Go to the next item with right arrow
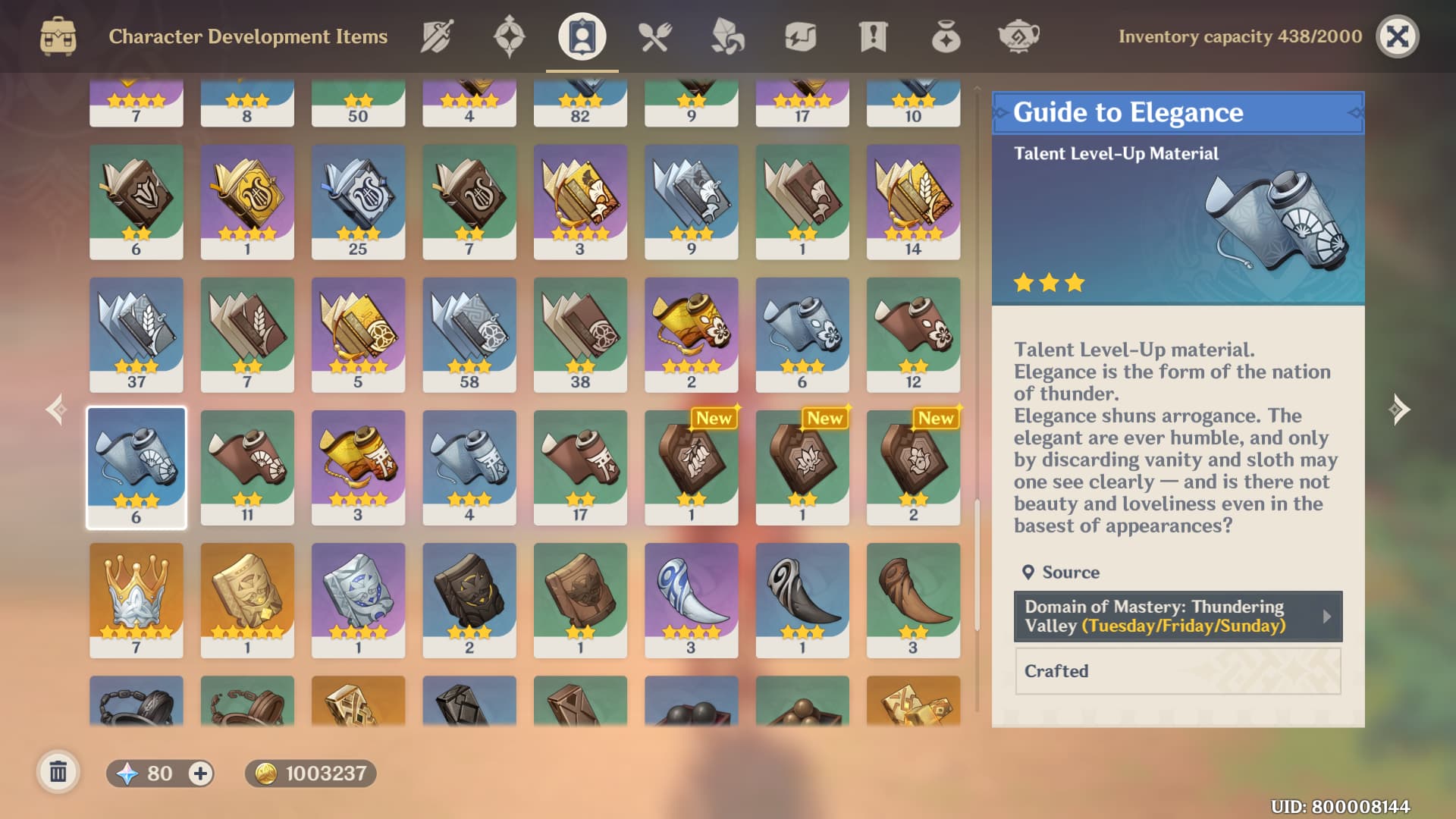This screenshot has width=1456, height=819. pos(1399,409)
